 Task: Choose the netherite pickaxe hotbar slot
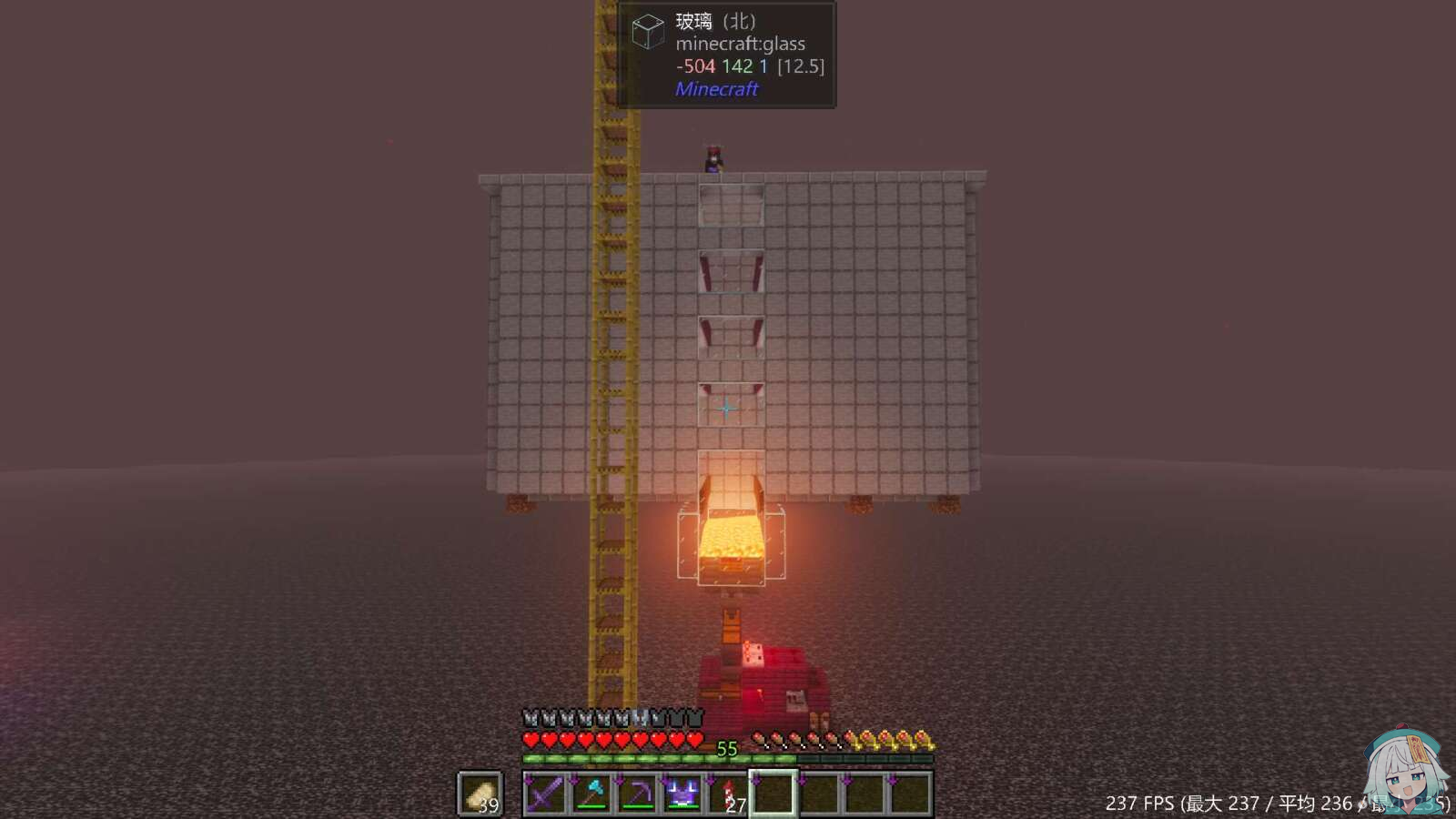pyautogui.click(x=637, y=794)
